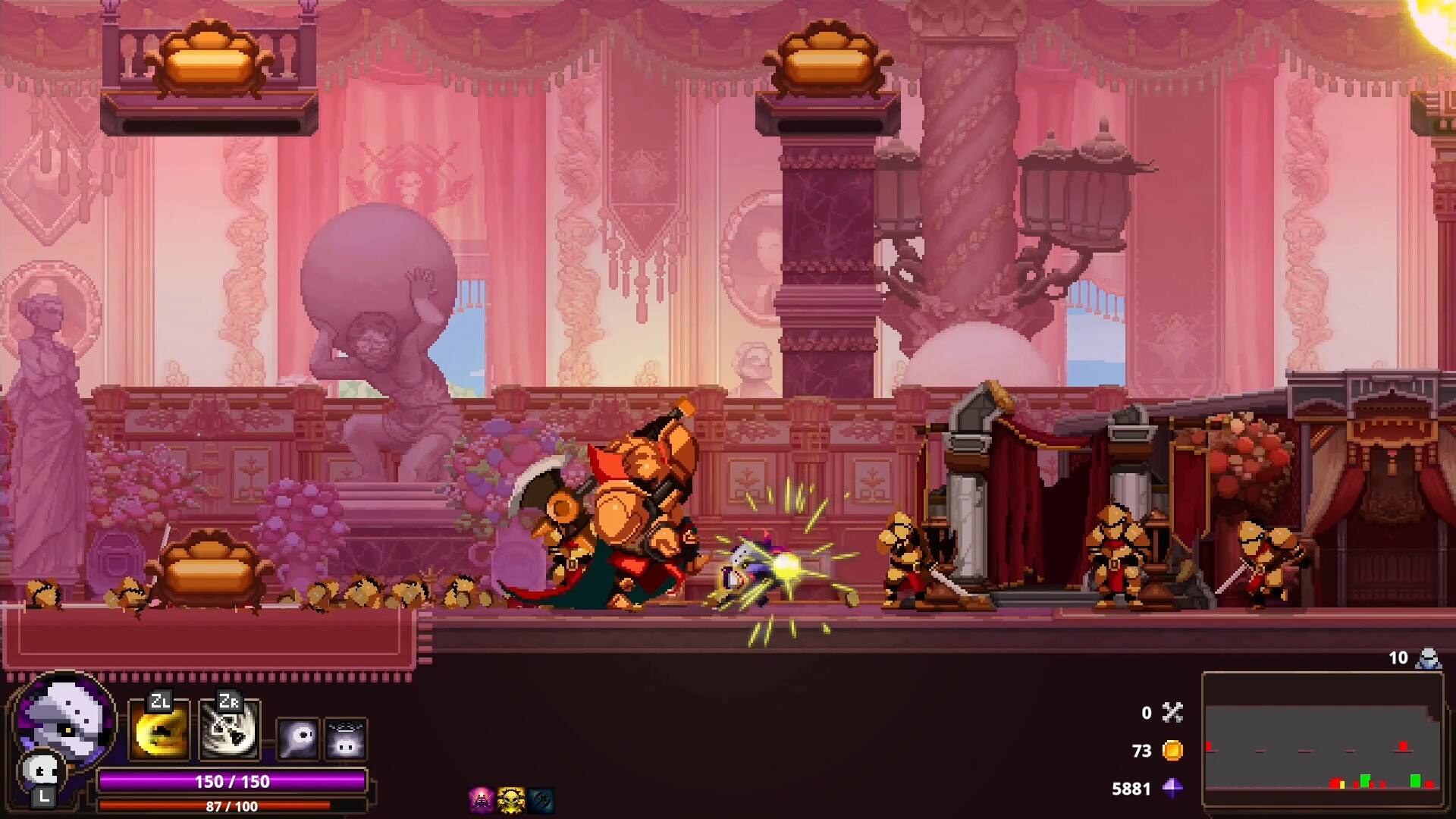Click the crossed bones counter icon showing 0
The height and width of the screenshot is (819, 1456).
(1174, 714)
